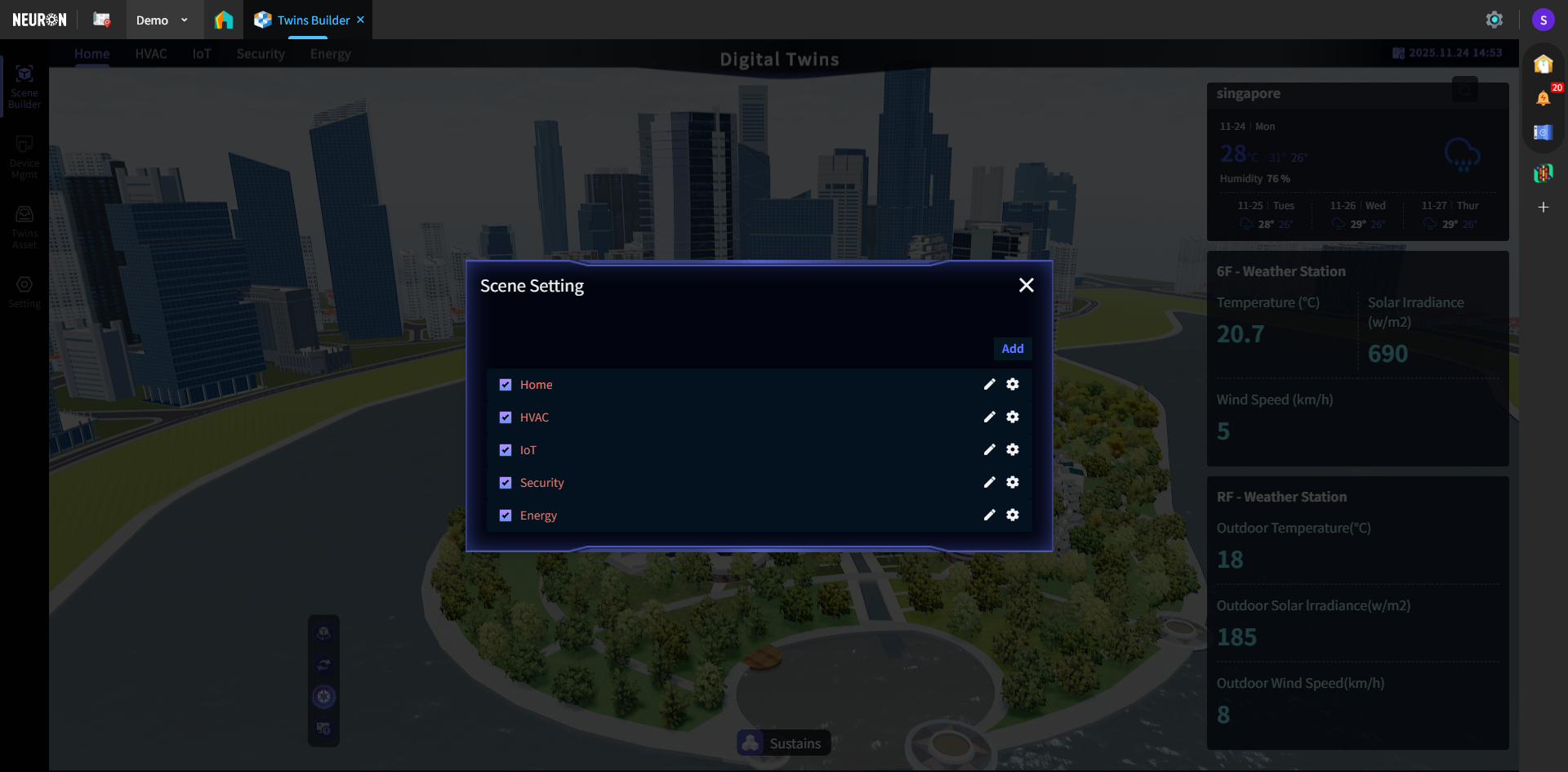This screenshot has width=1568, height=772.
Task: Toggle the Energy scene checkbox
Action: pyautogui.click(x=506, y=515)
